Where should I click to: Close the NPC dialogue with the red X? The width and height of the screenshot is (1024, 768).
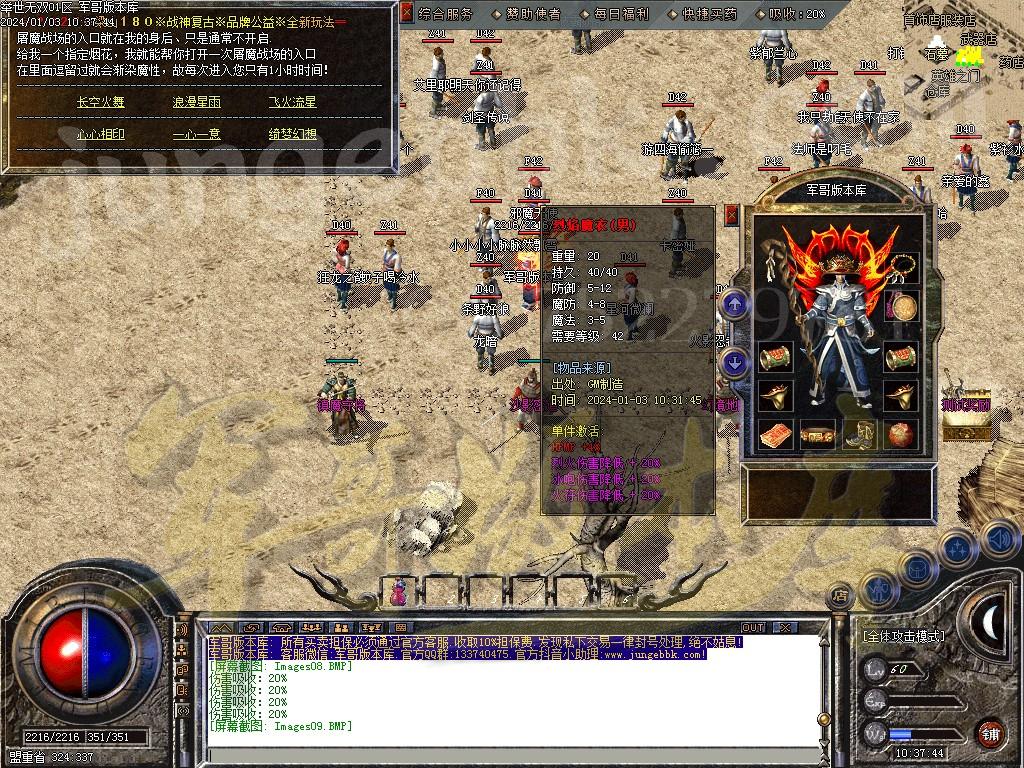(406, 13)
